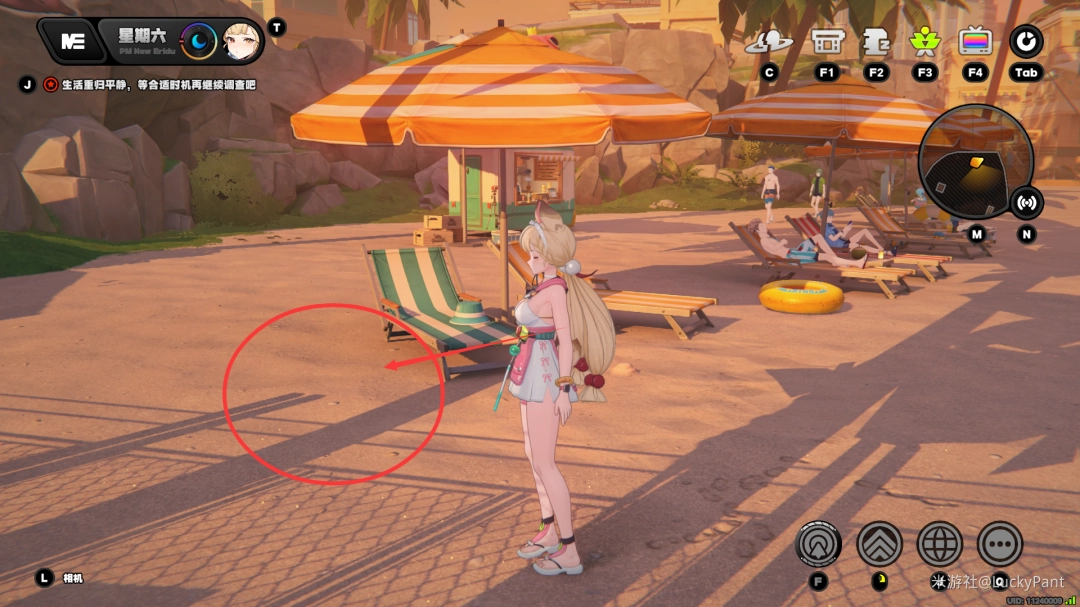This screenshot has width=1080, height=607.
Task: Open the three-dots more options button
Action: point(999,544)
